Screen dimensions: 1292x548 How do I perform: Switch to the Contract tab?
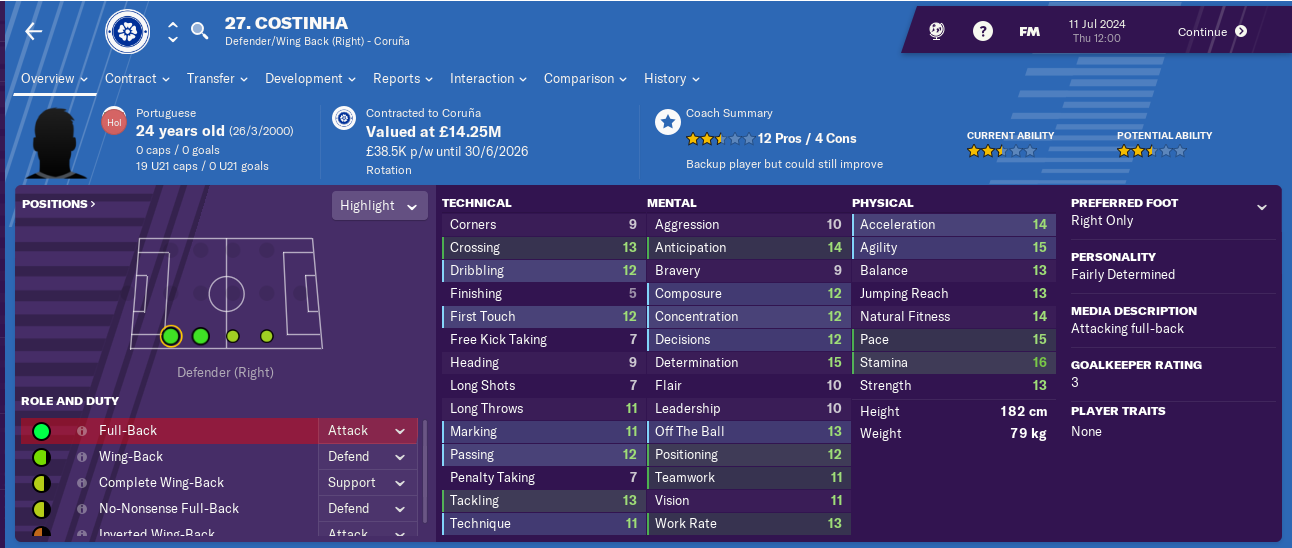click(137, 78)
